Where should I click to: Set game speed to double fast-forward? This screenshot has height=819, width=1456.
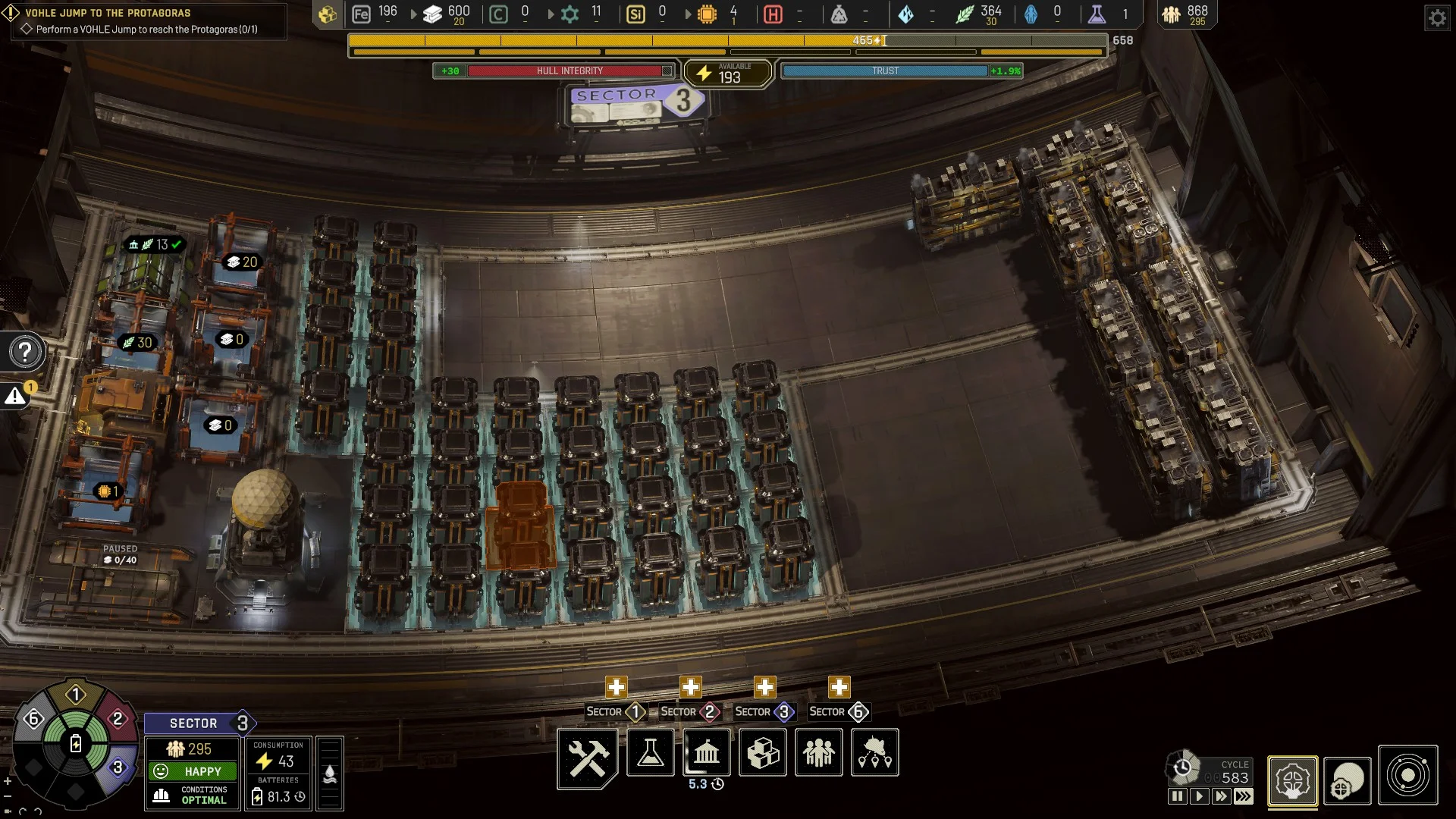click(x=1221, y=796)
